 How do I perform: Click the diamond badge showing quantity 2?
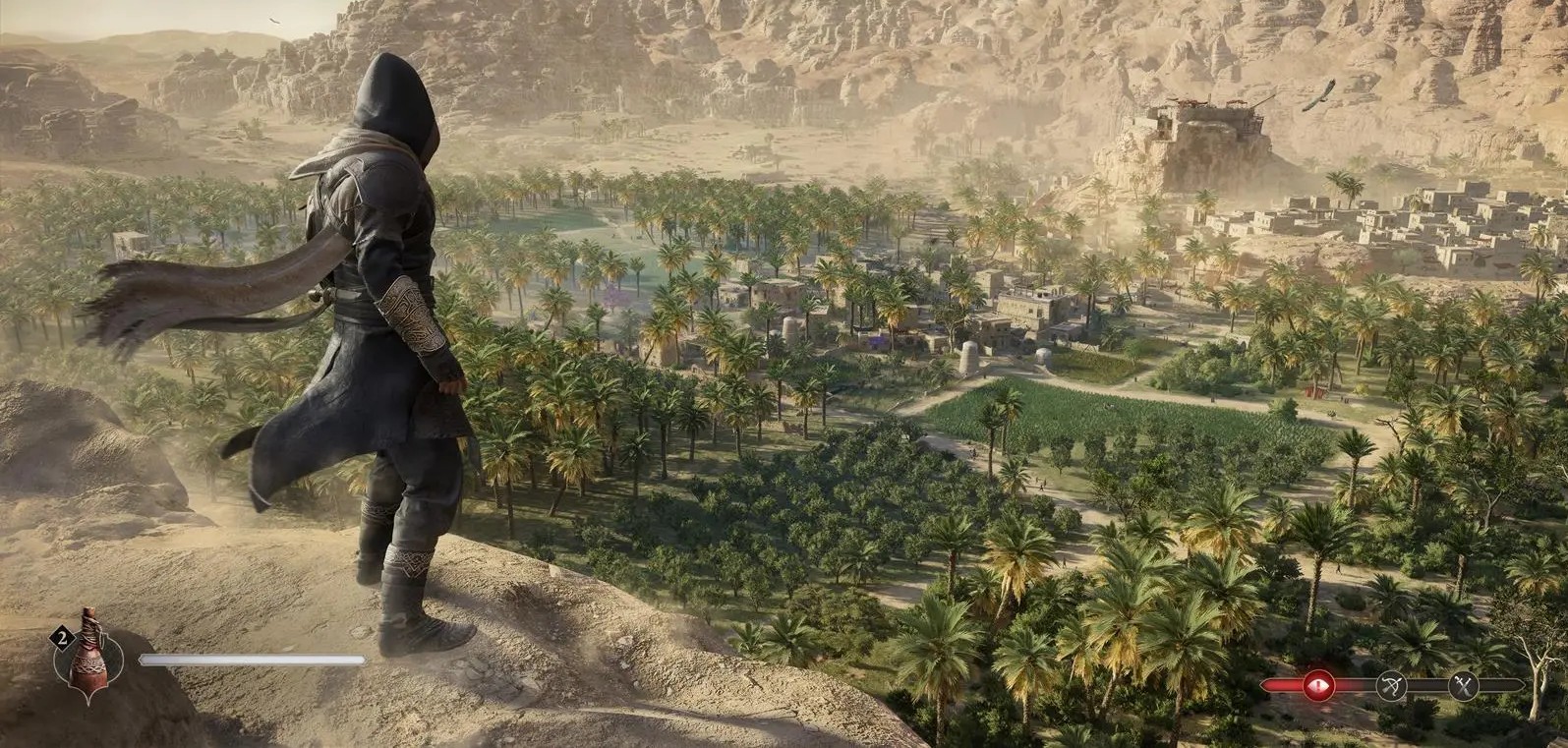[x=62, y=637]
